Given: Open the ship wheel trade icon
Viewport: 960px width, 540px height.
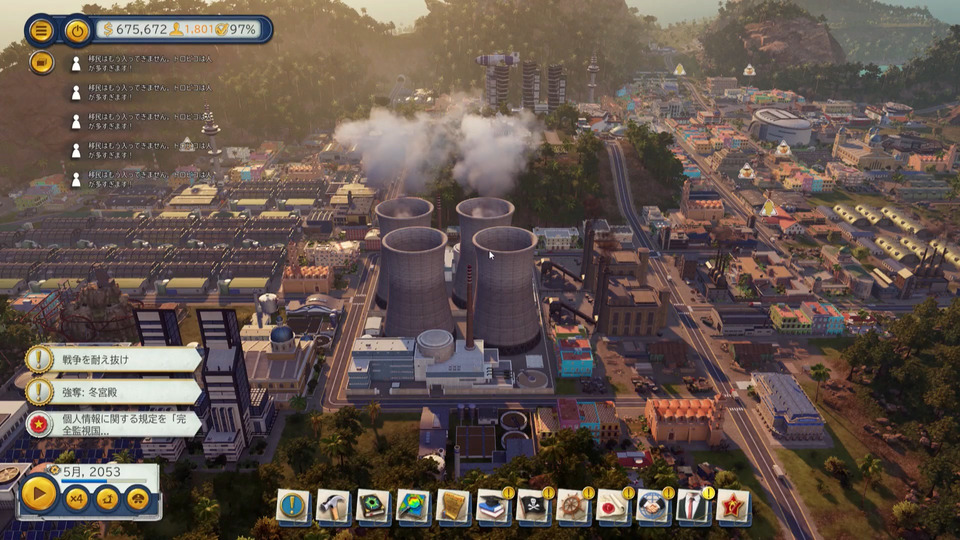Looking at the screenshot, I should tap(573, 506).
